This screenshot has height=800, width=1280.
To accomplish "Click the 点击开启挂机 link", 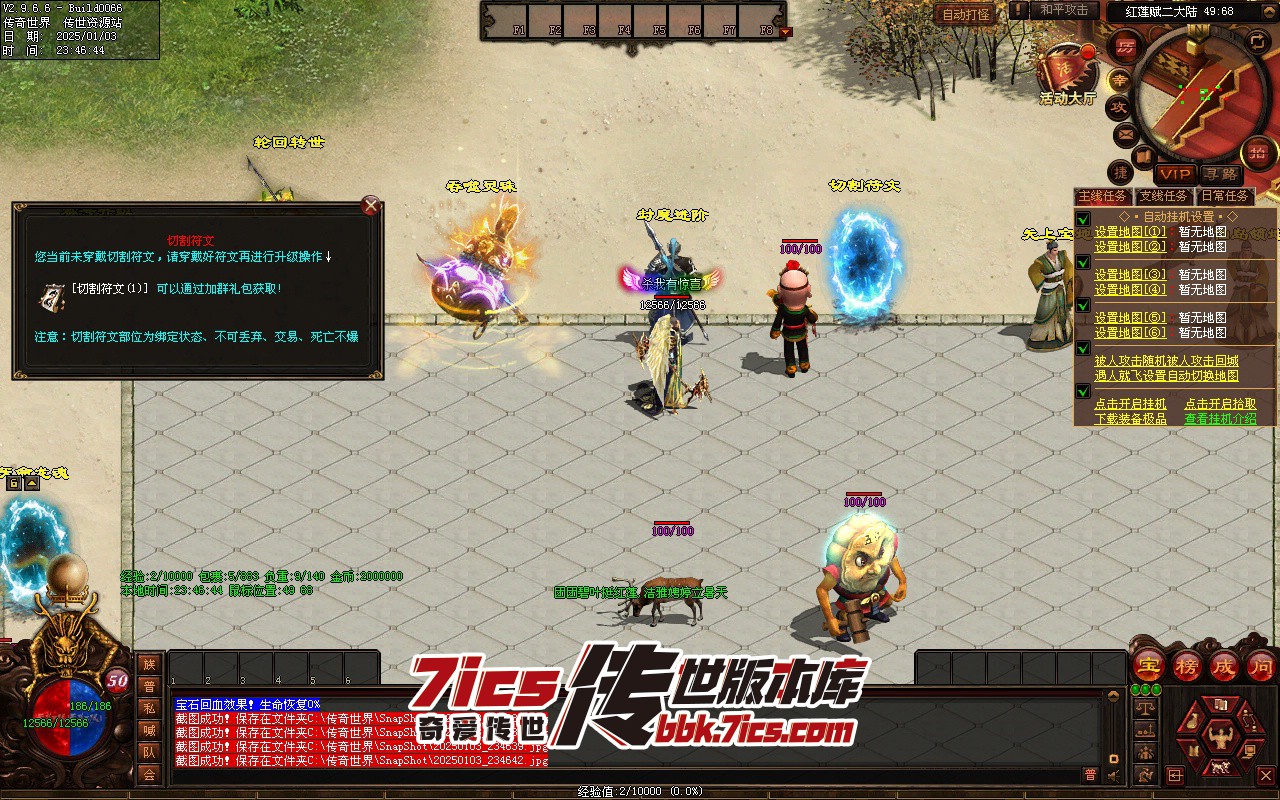I will pos(1130,404).
